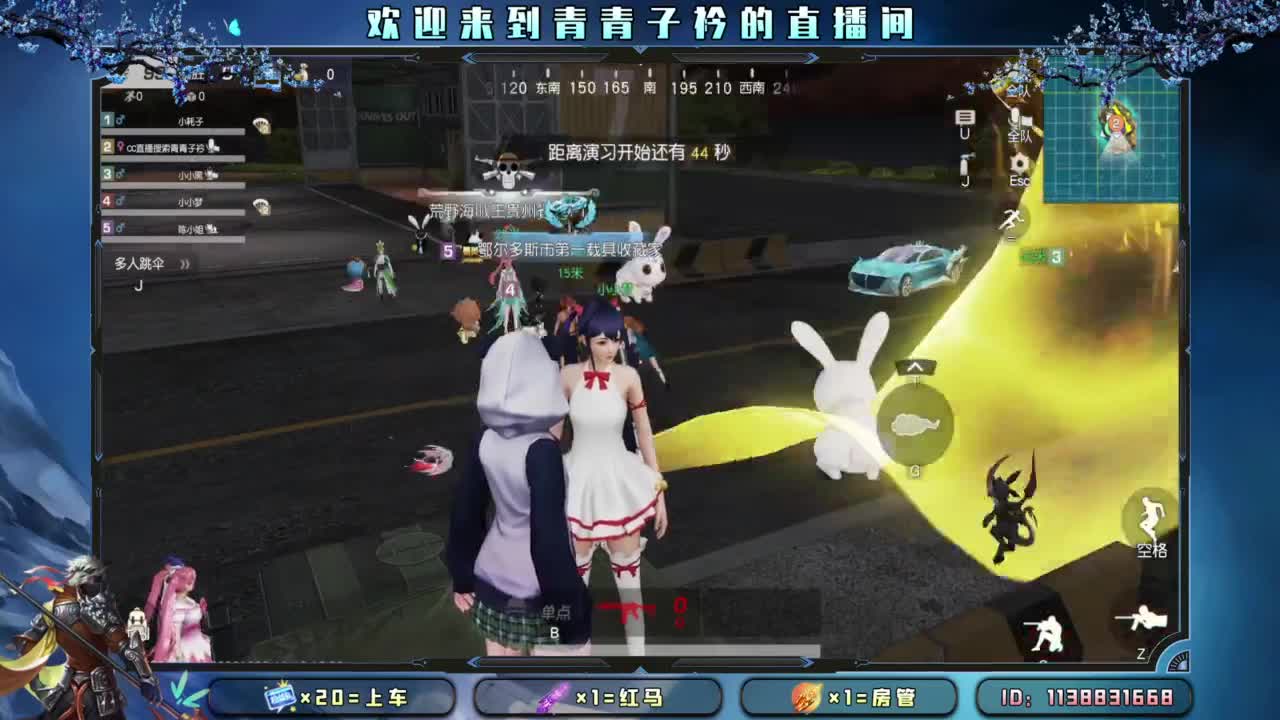Open the minimap in the top-right corner
This screenshot has width=1280, height=720.
click(x=1110, y=140)
